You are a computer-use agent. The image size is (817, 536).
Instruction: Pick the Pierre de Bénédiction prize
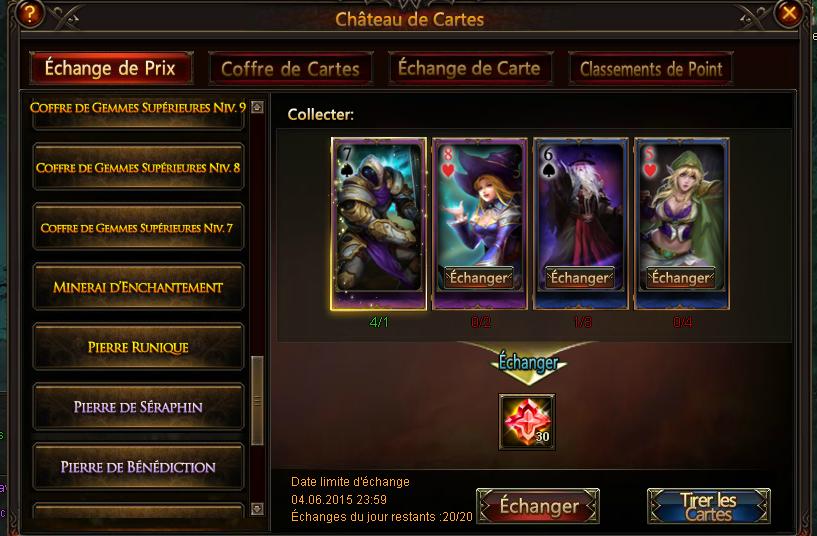(138, 467)
